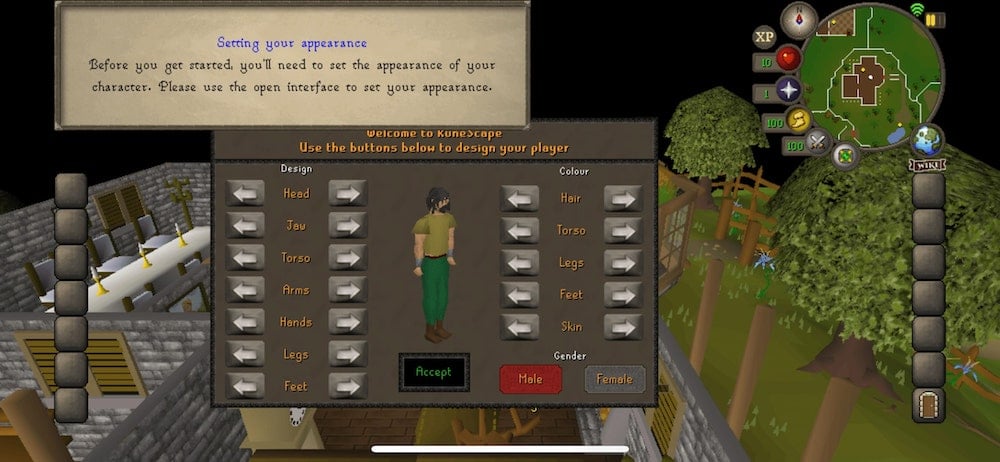Viewport: 1000px width, 462px height.
Task: Go back to previous Legs design
Action: (245, 353)
